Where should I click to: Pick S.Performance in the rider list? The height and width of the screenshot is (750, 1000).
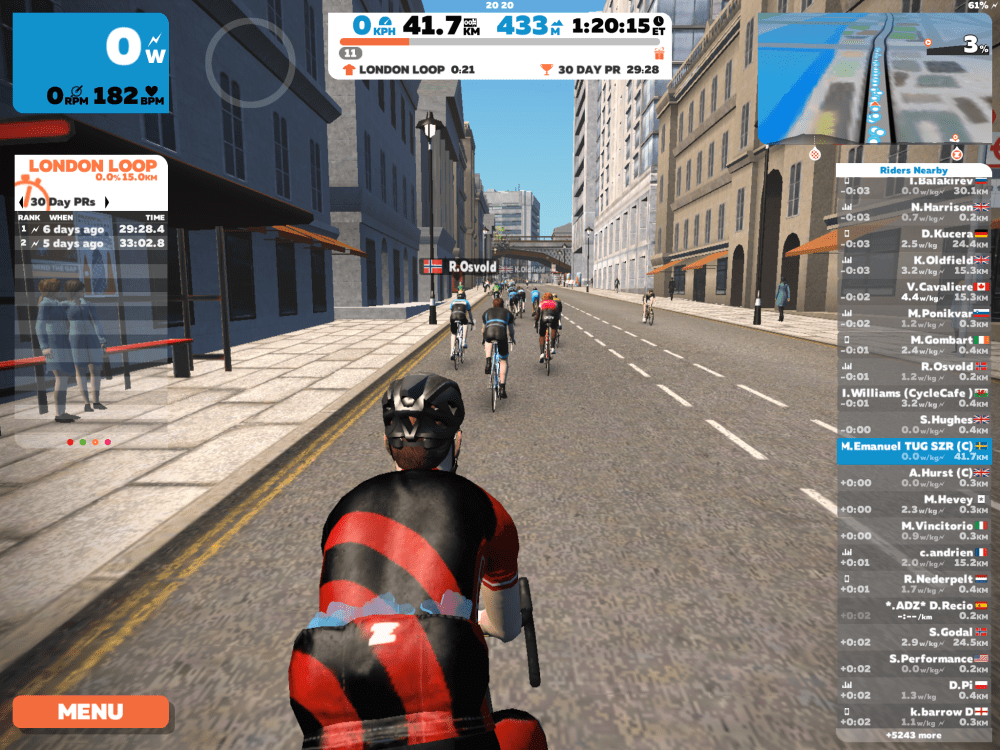[x=913, y=664]
